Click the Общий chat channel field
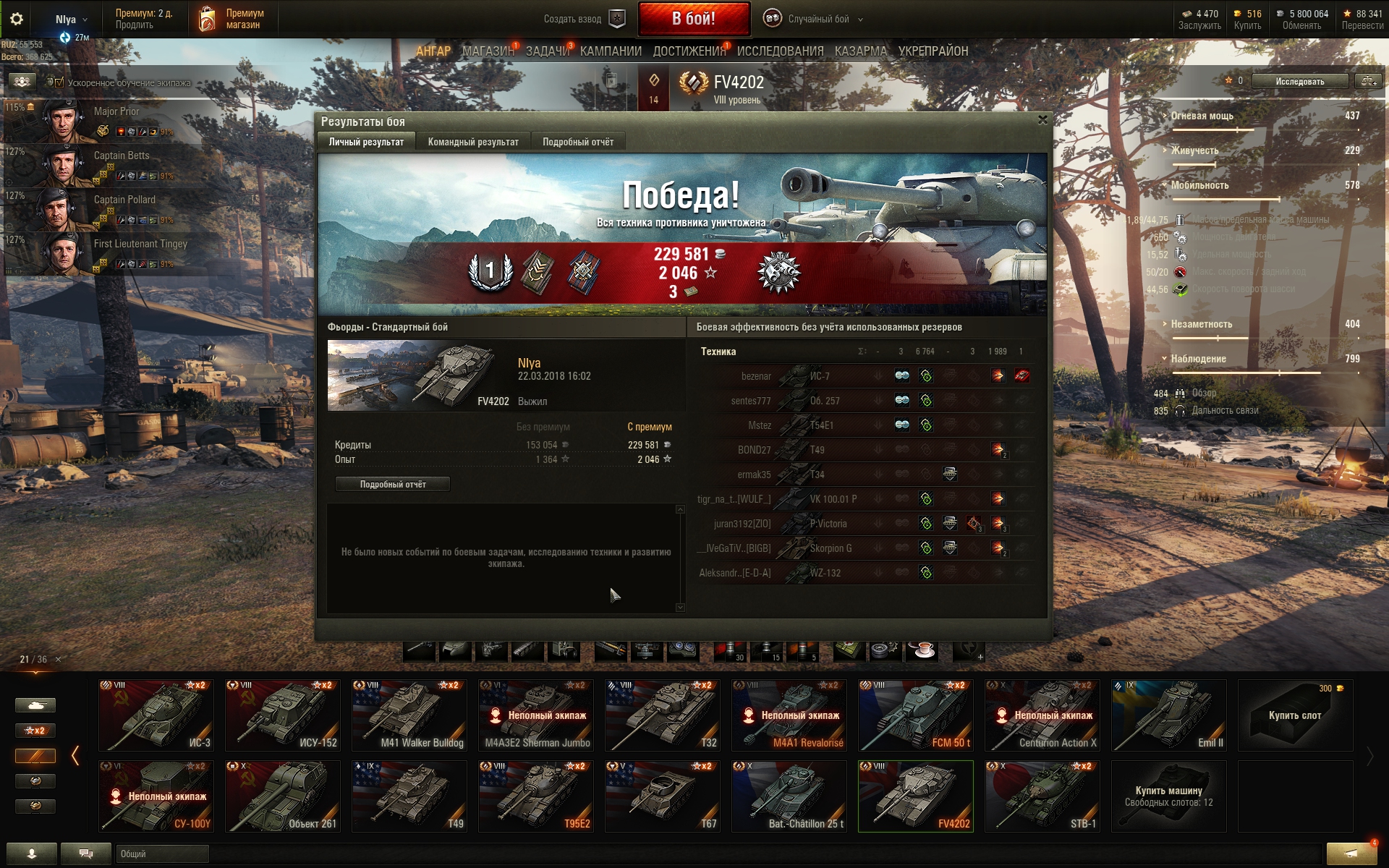This screenshot has height=868, width=1389. (x=162, y=854)
